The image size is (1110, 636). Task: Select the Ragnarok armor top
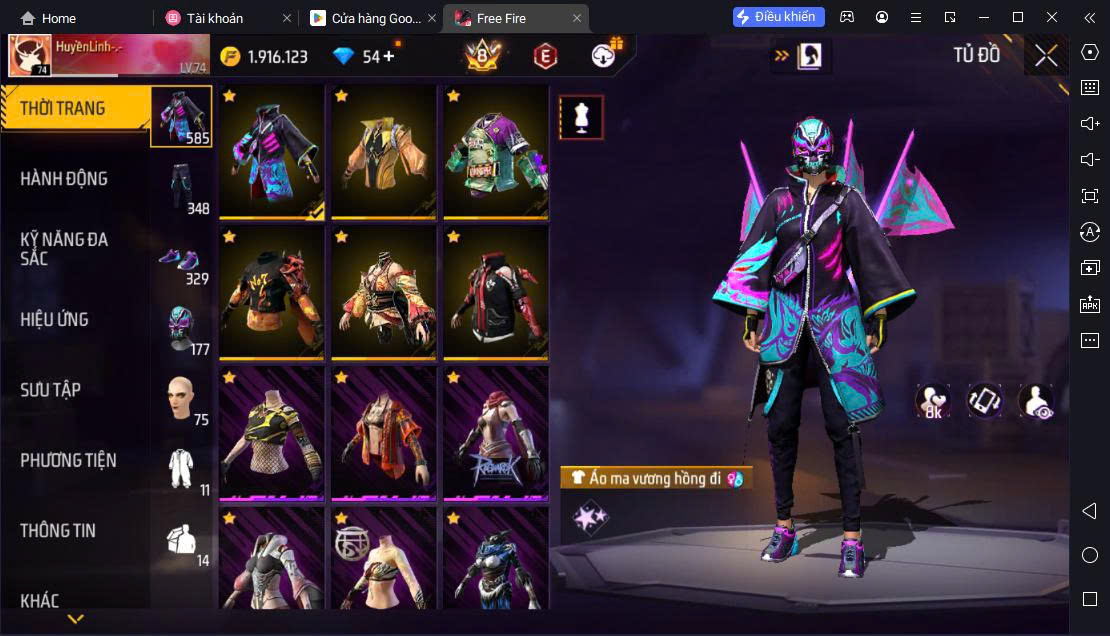coord(496,433)
